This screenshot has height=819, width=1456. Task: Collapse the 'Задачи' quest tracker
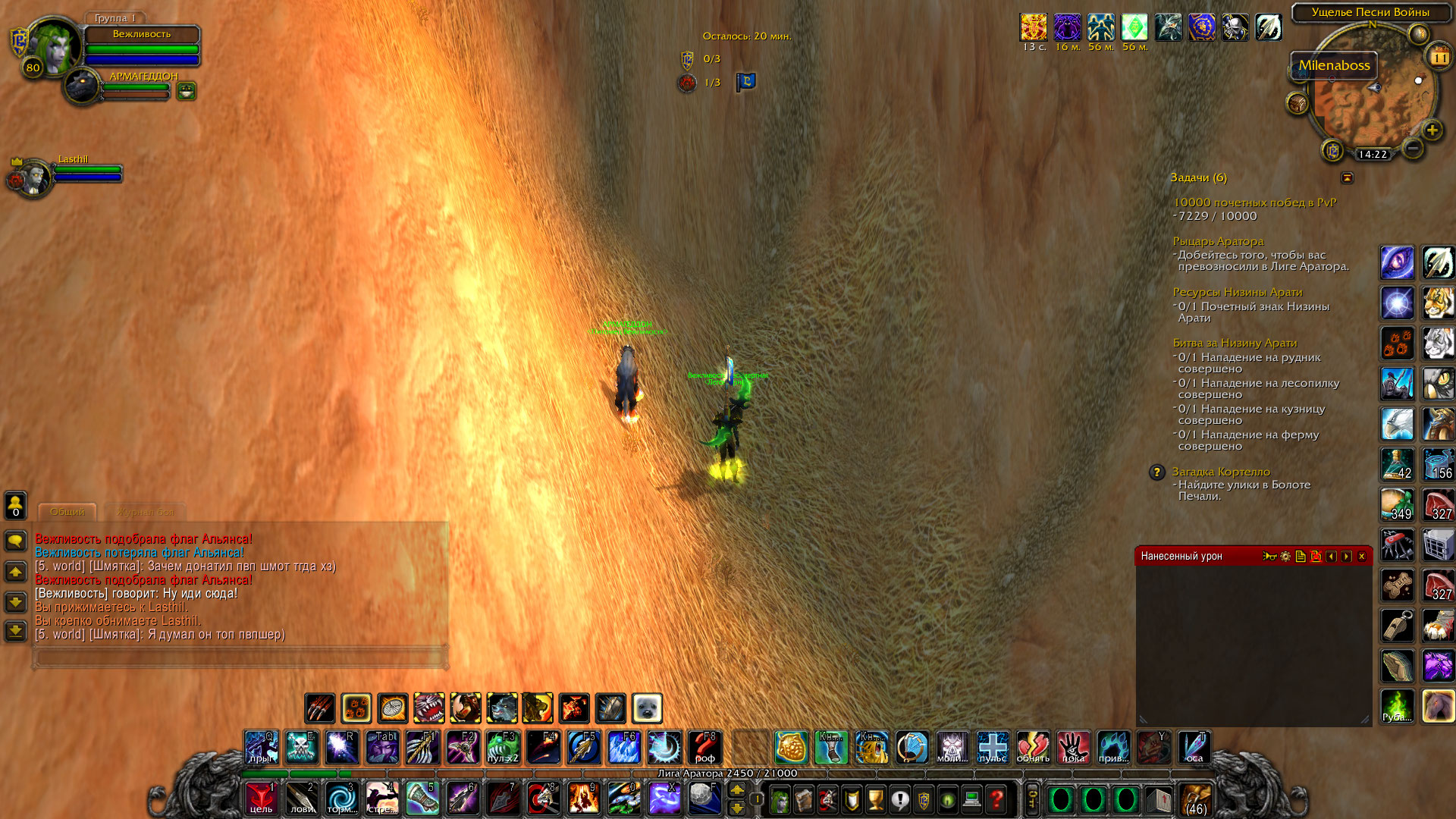pos(1348,177)
